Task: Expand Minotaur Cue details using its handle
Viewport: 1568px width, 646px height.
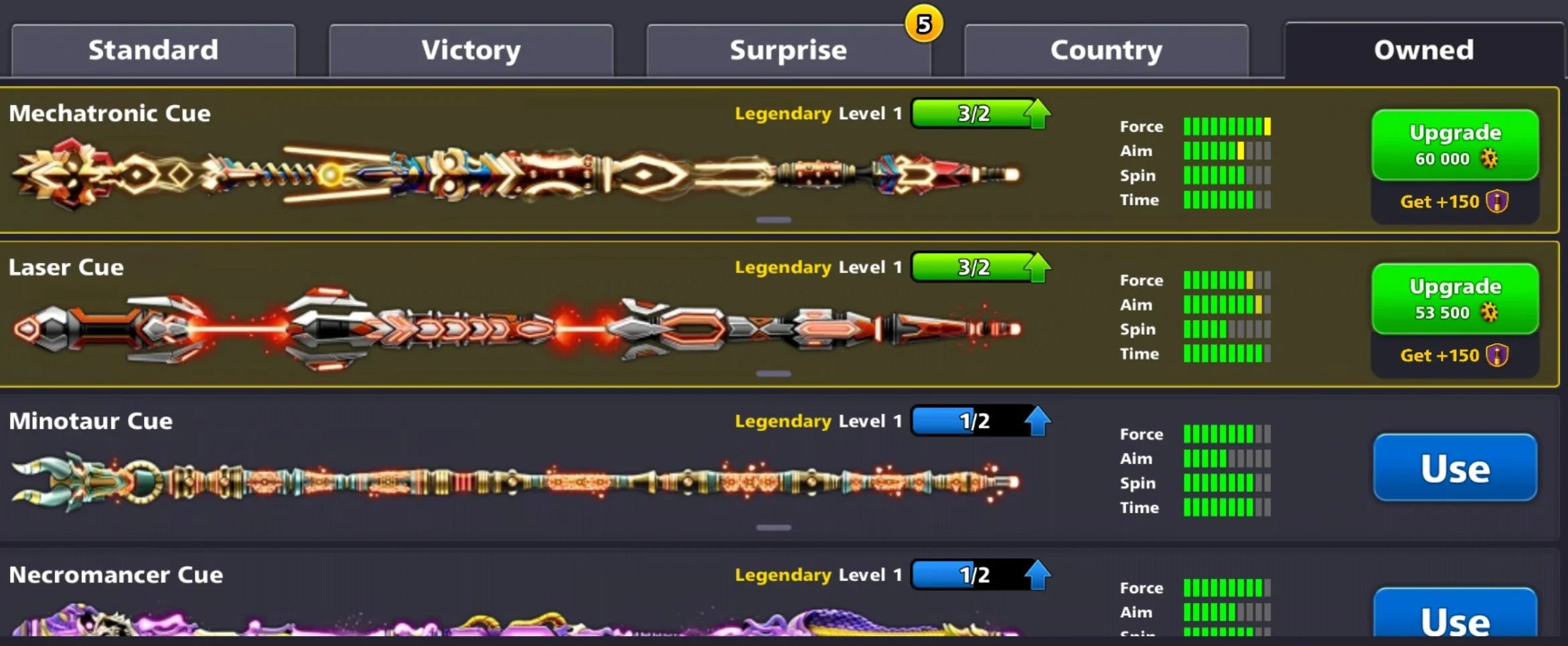Action: 773,527
